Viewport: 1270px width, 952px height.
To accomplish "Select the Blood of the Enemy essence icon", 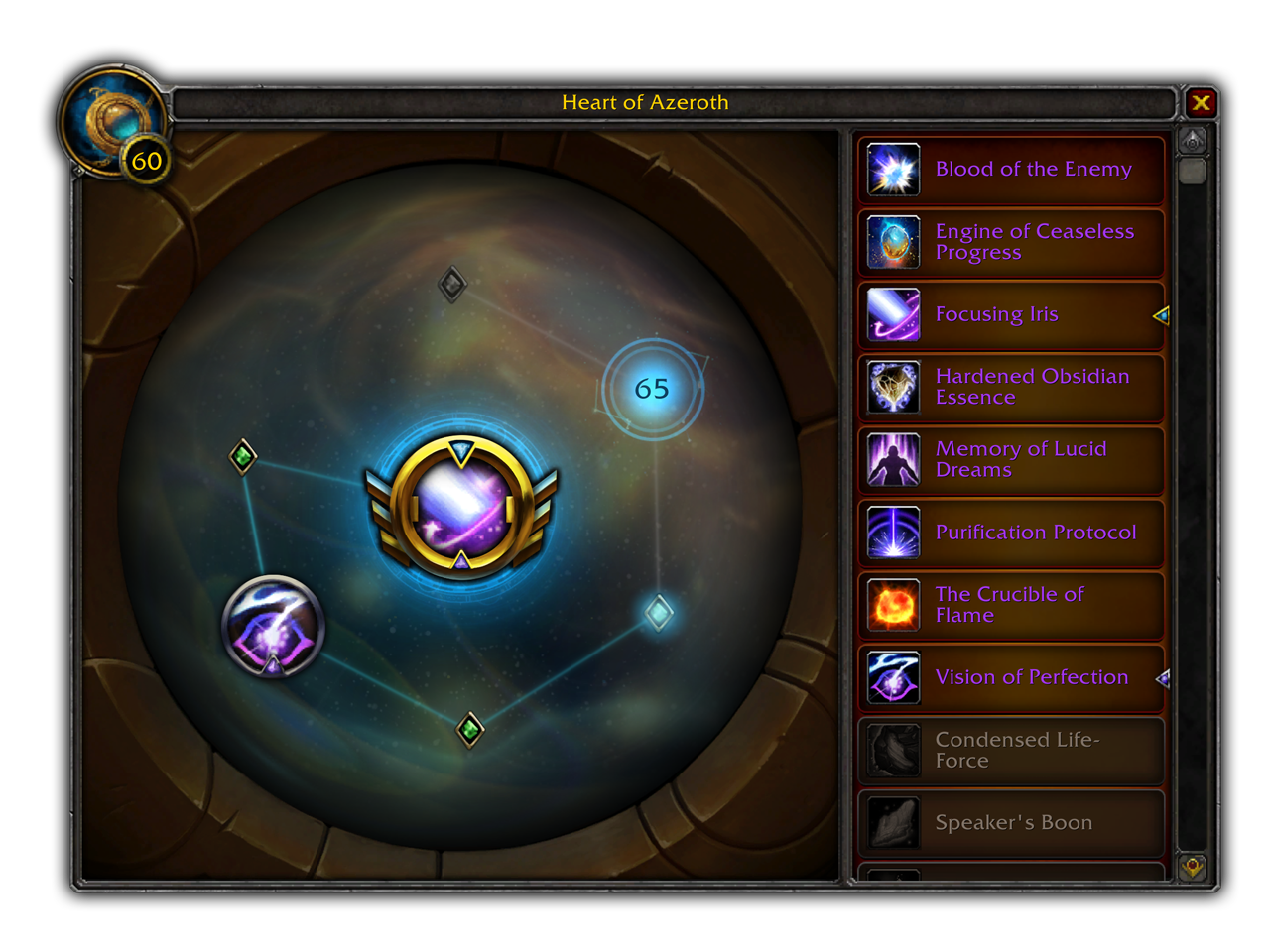I will point(893,169).
